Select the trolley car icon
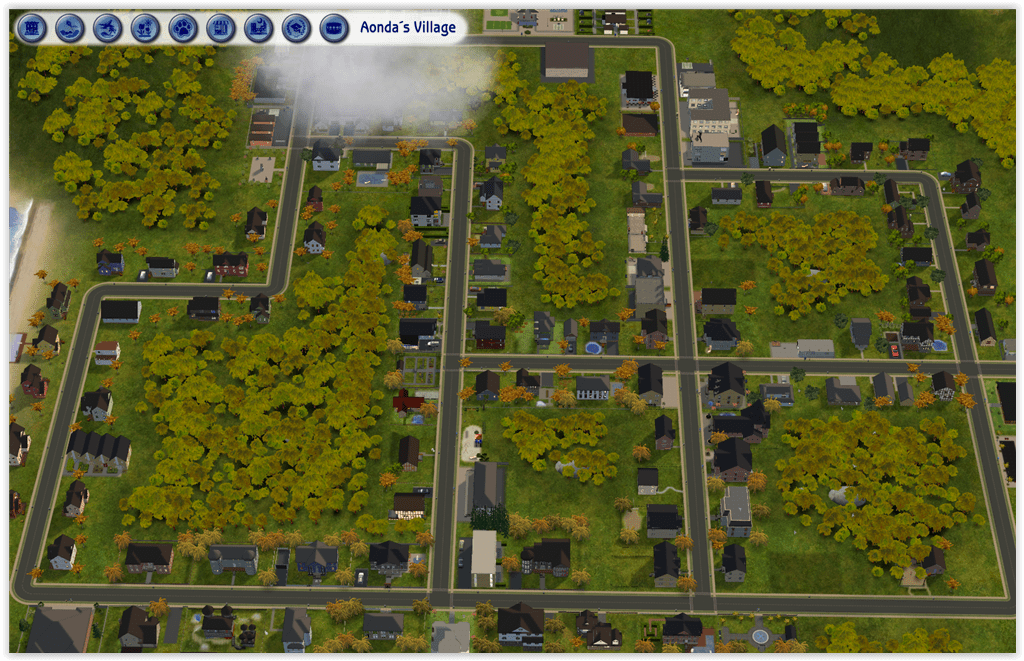The image size is (1024, 661). click(334, 28)
